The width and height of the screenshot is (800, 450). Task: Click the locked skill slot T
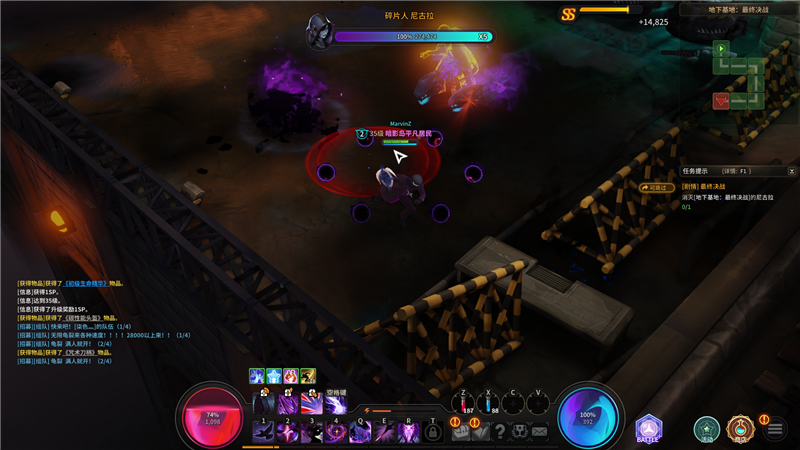point(433,431)
